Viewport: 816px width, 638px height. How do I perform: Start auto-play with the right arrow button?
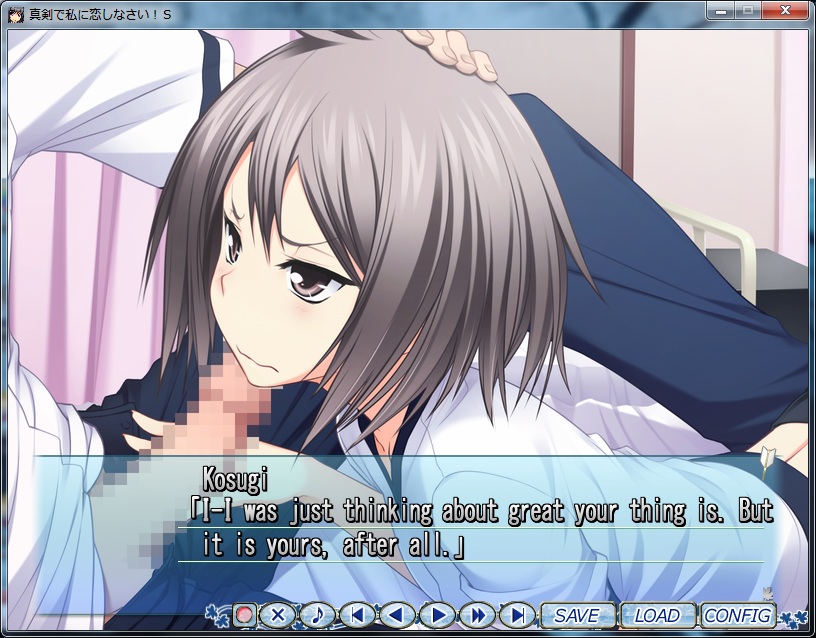point(438,615)
